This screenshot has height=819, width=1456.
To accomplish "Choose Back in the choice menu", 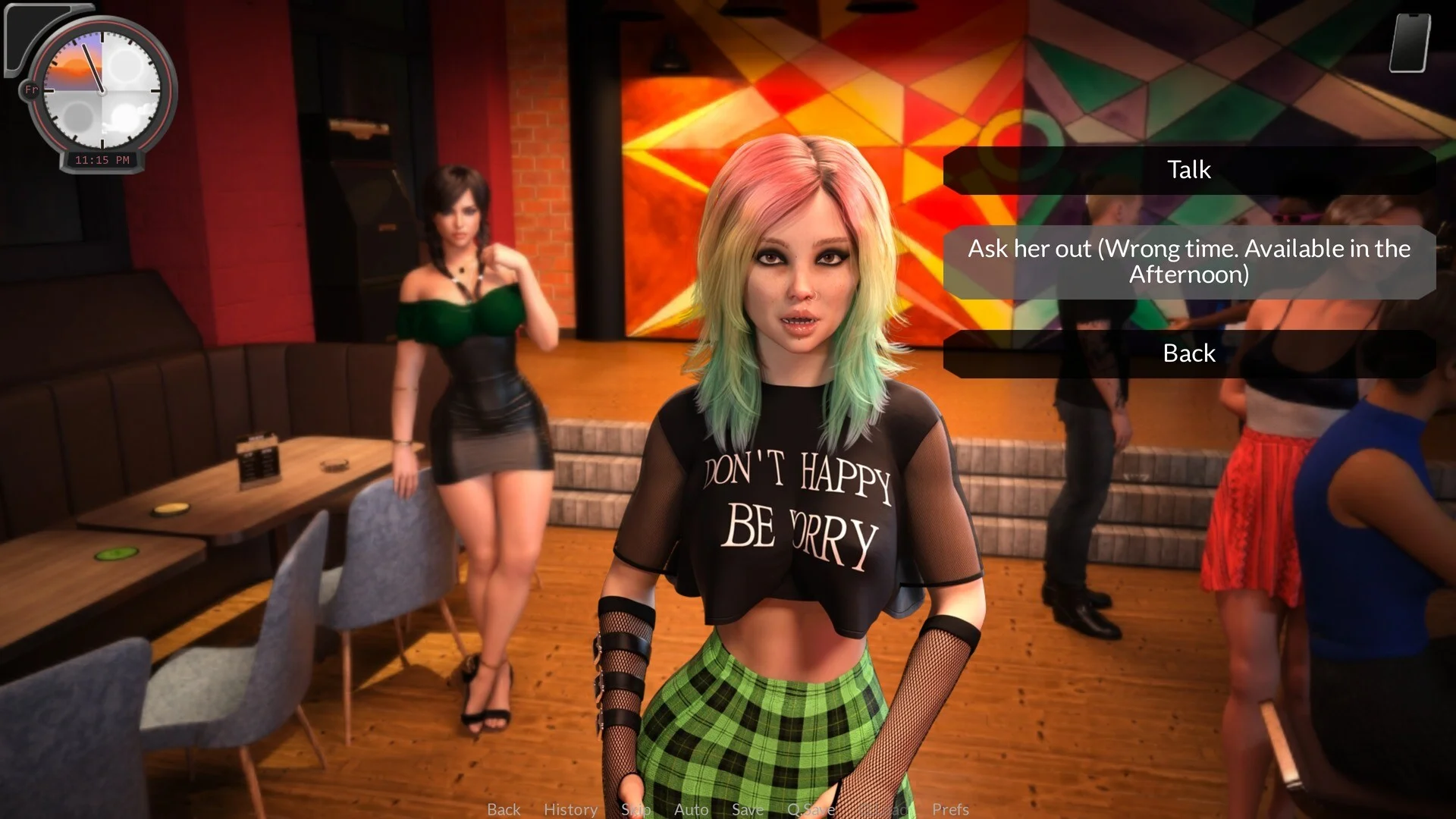I will click(x=1188, y=353).
